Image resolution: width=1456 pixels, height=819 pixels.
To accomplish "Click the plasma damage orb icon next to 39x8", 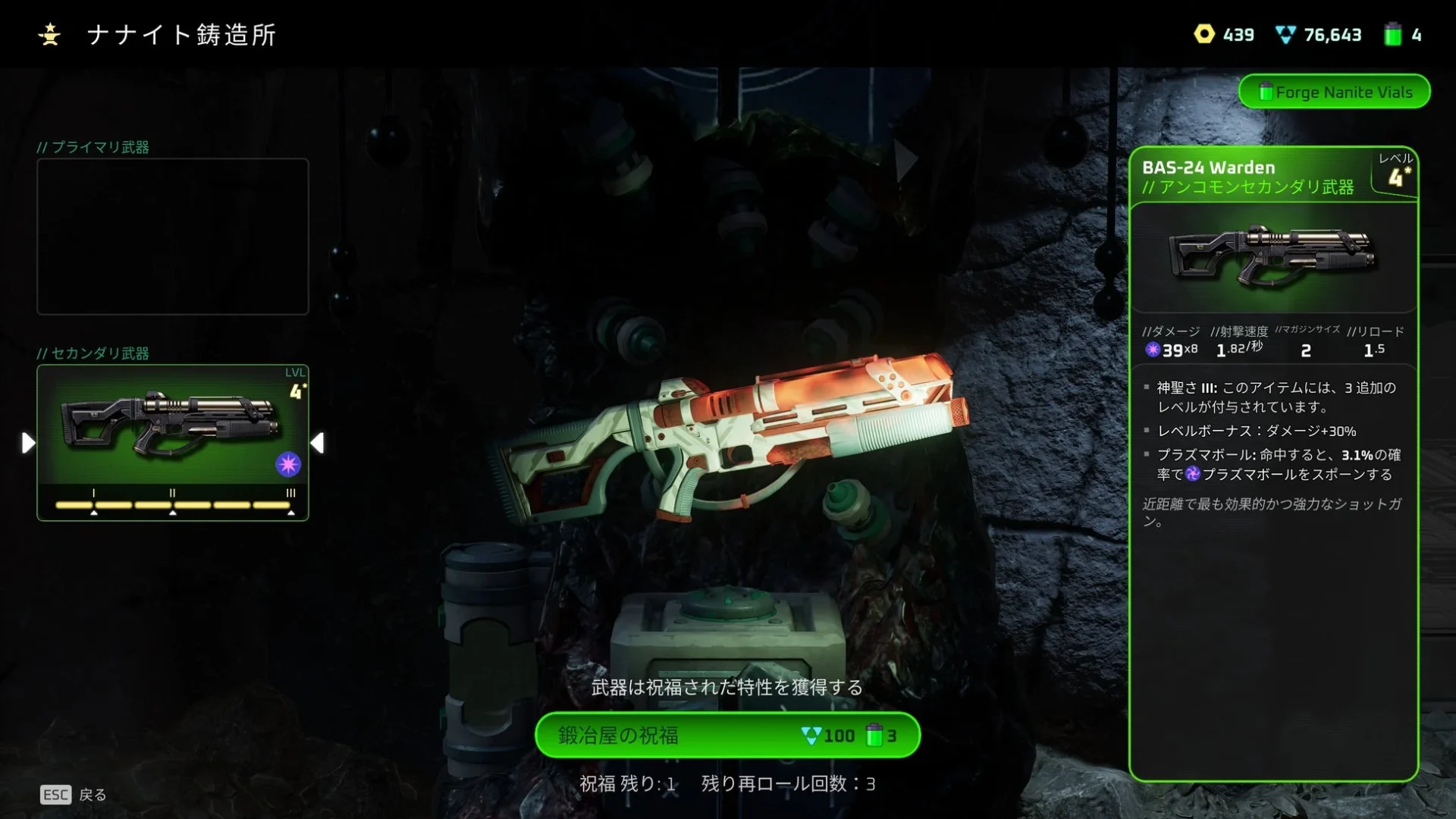I will (1151, 350).
